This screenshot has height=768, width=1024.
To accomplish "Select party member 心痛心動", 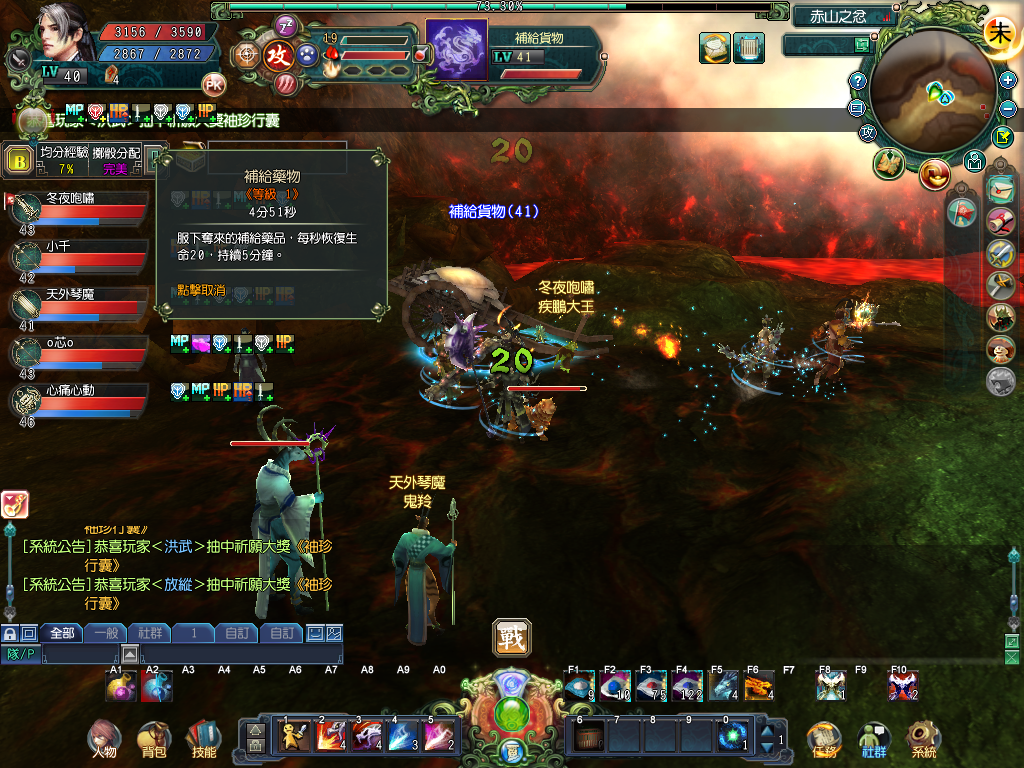I will [80, 398].
